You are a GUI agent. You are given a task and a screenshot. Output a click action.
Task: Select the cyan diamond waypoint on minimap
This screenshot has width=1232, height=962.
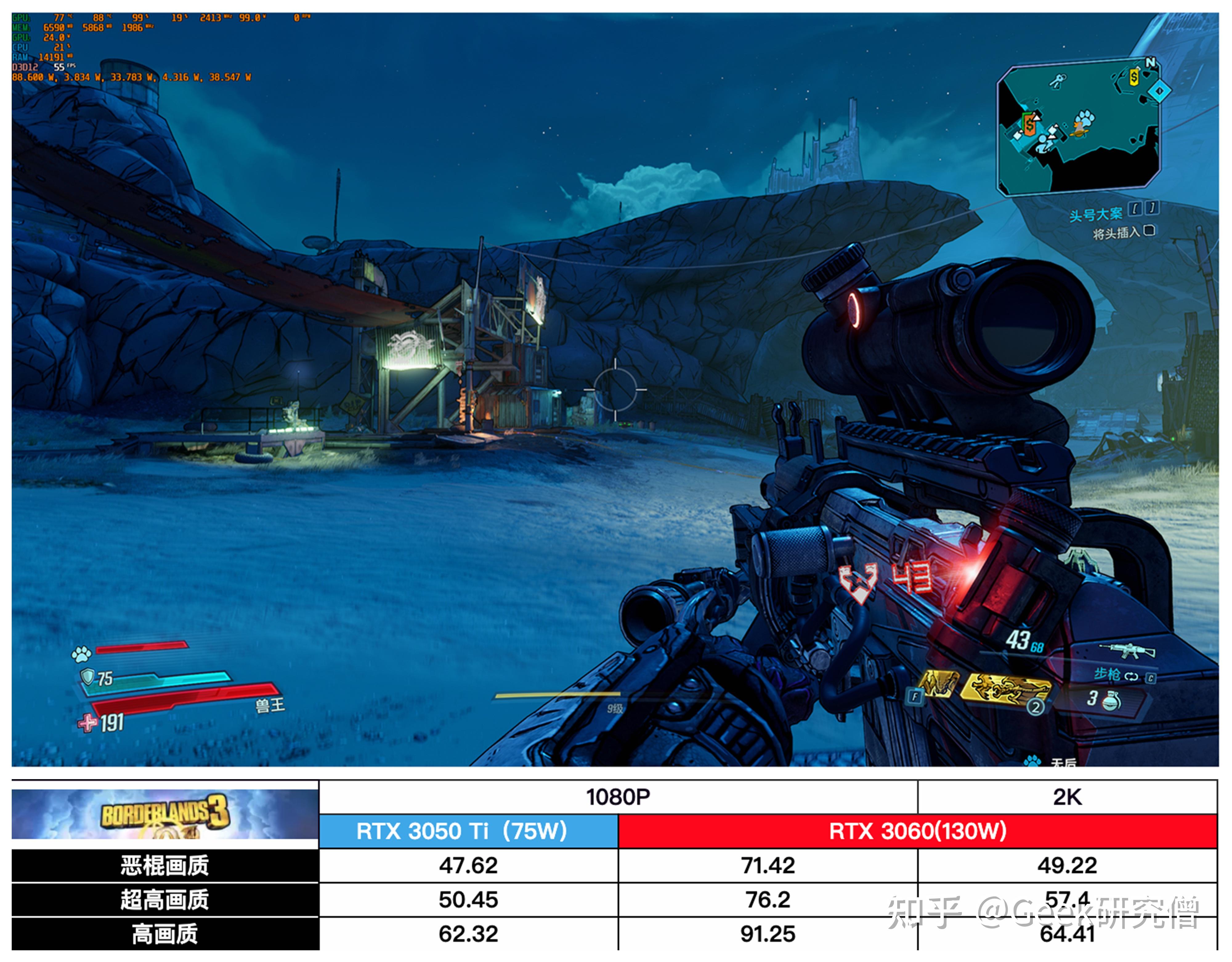(1160, 90)
